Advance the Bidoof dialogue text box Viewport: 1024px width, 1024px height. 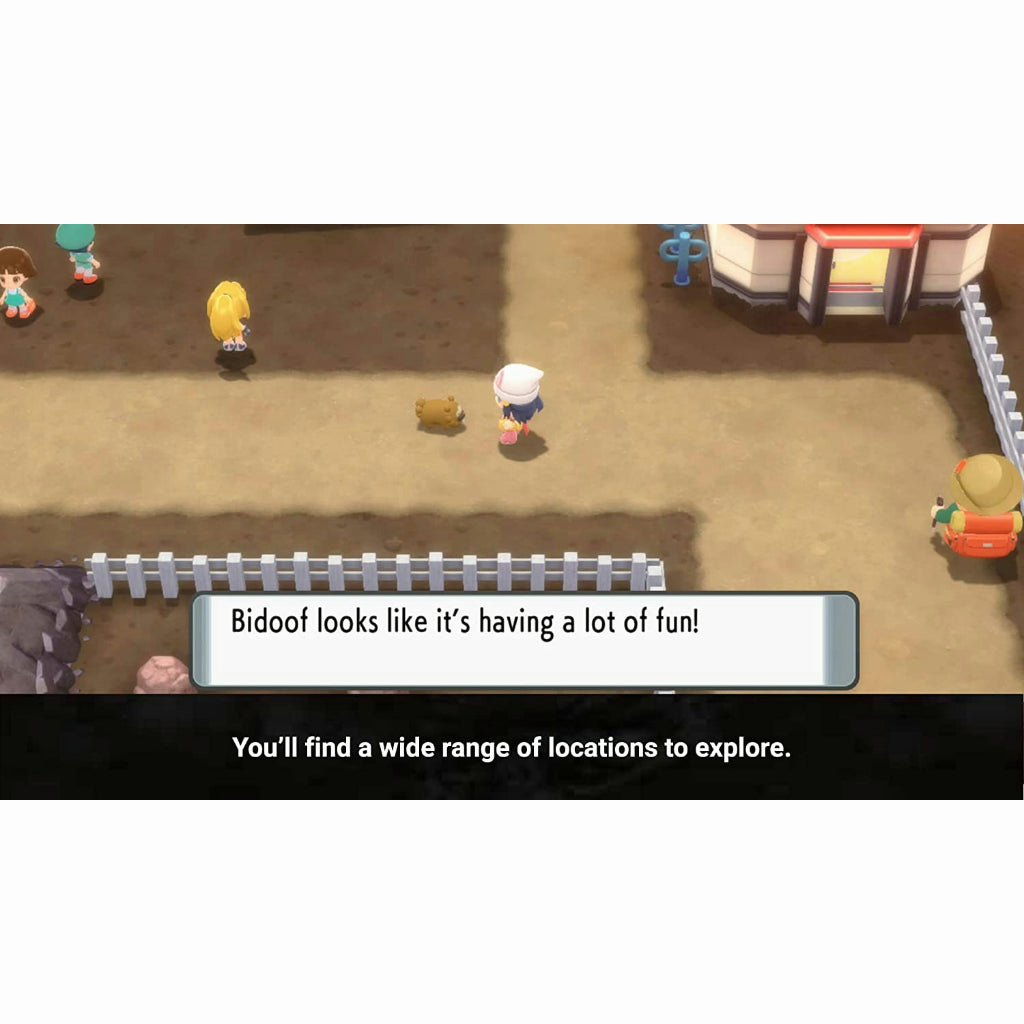coord(524,640)
